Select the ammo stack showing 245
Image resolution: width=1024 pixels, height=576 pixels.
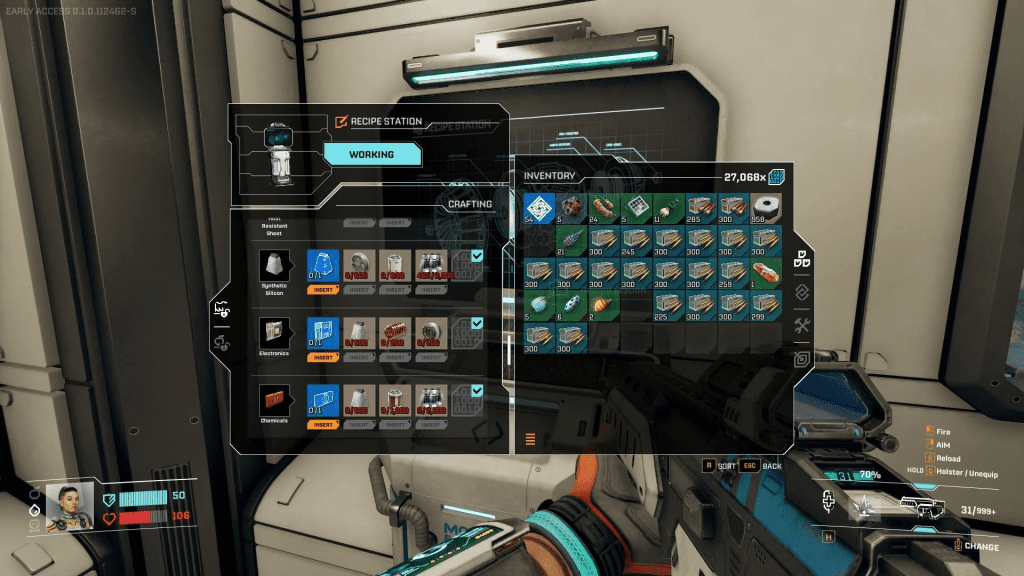point(636,241)
